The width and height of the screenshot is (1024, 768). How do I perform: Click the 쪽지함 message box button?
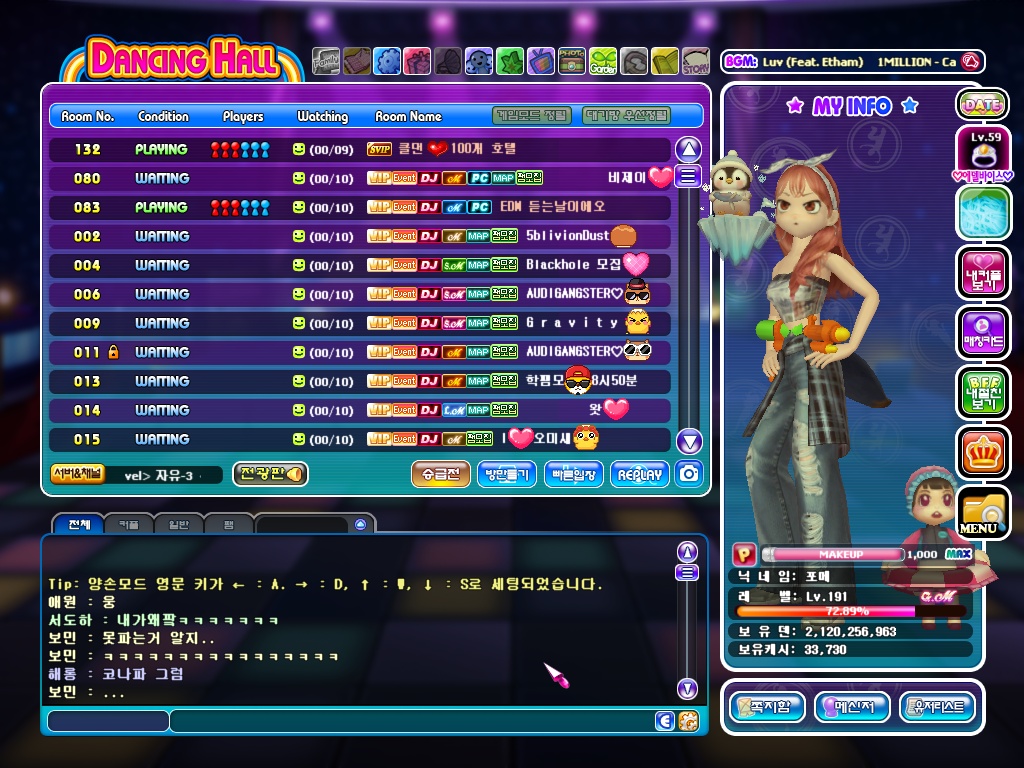pyautogui.click(x=768, y=707)
